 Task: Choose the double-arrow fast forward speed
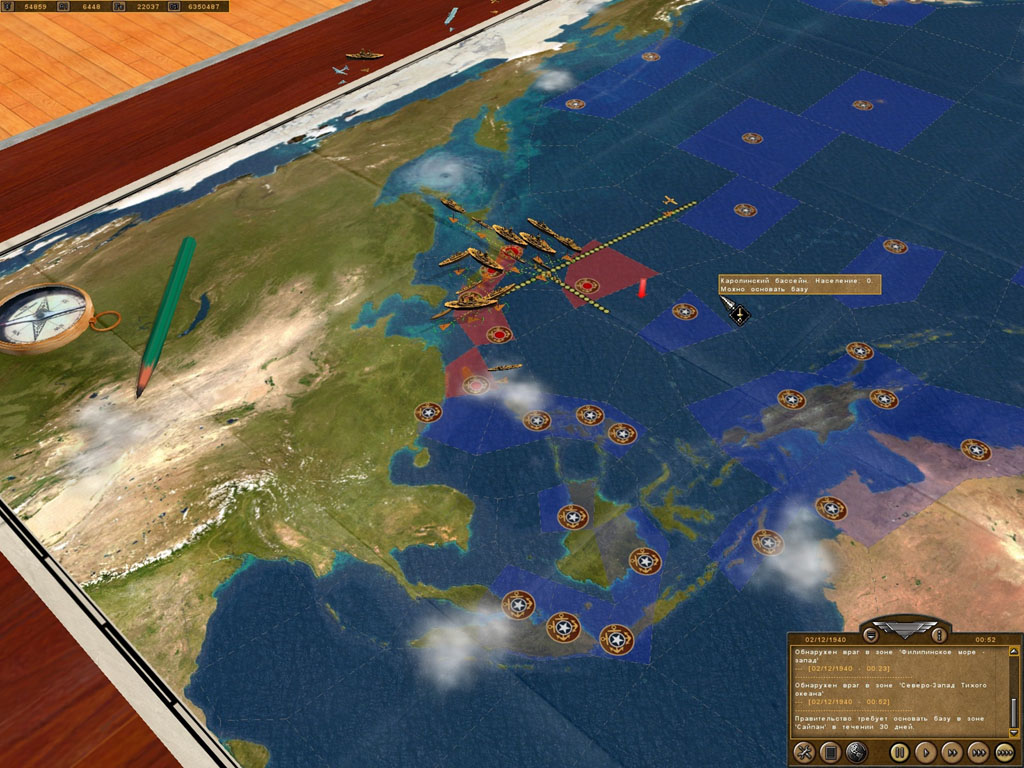click(x=953, y=751)
